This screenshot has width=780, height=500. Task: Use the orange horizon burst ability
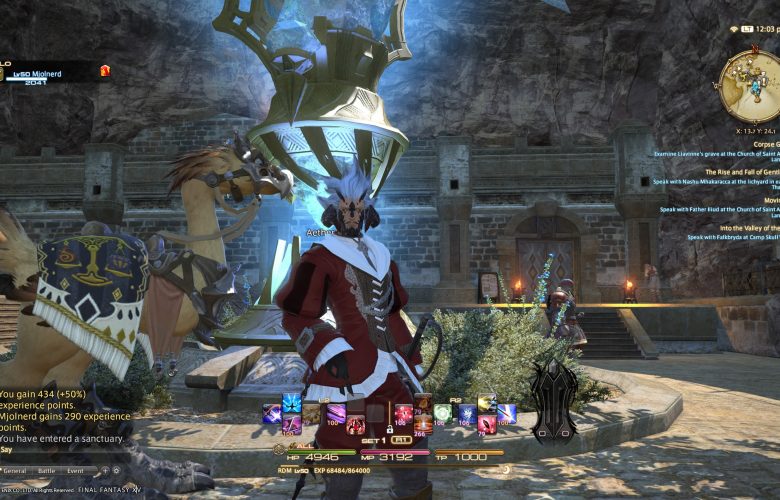(424, 423)
